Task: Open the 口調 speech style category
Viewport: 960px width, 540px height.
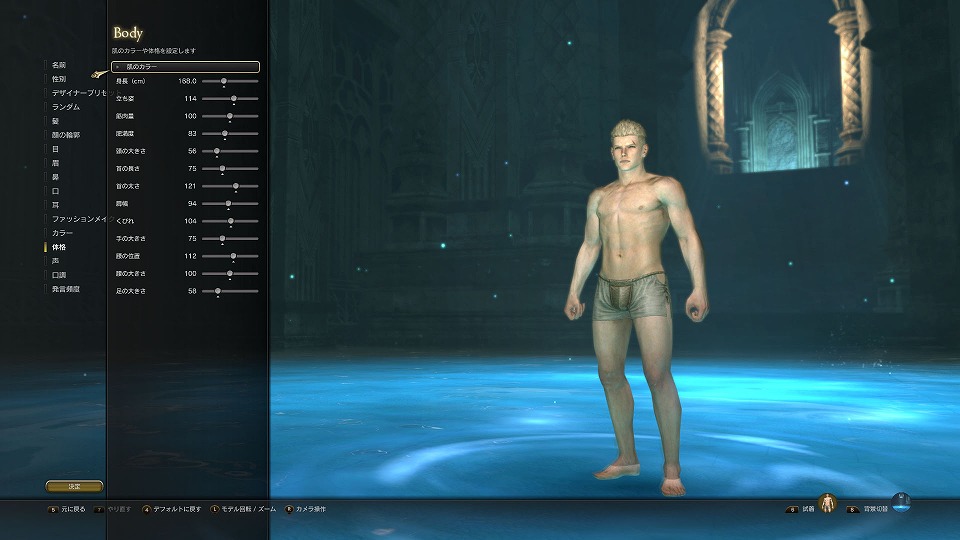Action: (x=59, y=274)
